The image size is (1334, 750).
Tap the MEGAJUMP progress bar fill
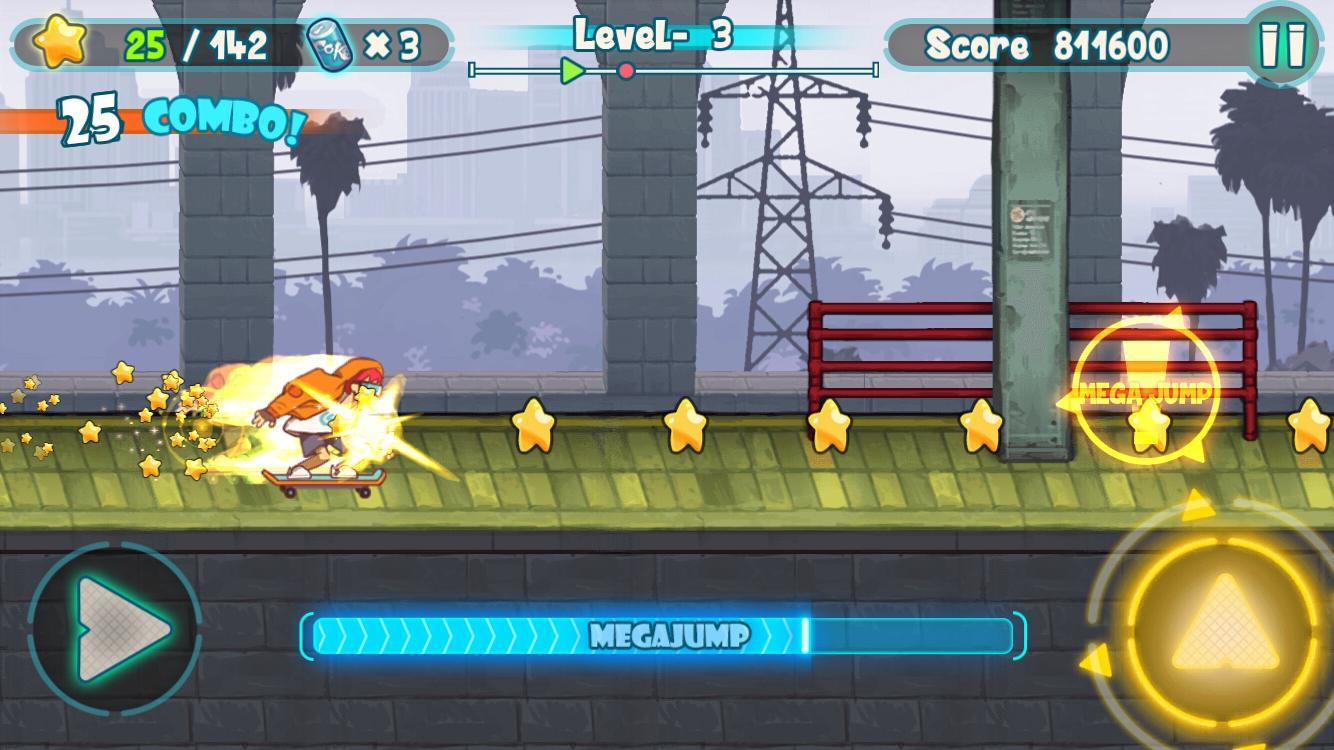(550, 634)
